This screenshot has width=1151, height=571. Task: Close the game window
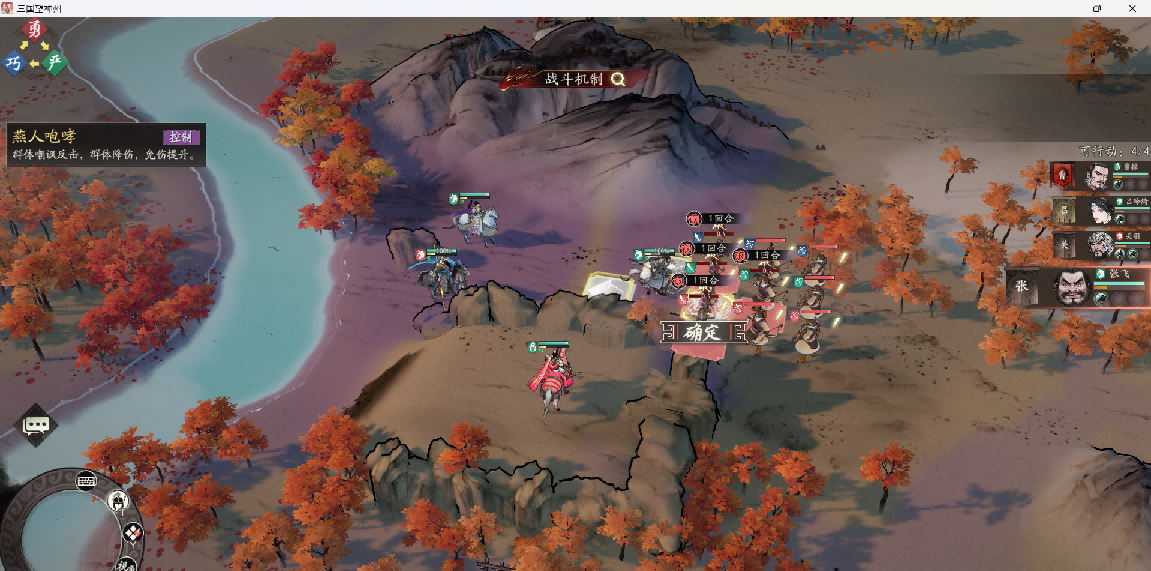coord(1135,8)
